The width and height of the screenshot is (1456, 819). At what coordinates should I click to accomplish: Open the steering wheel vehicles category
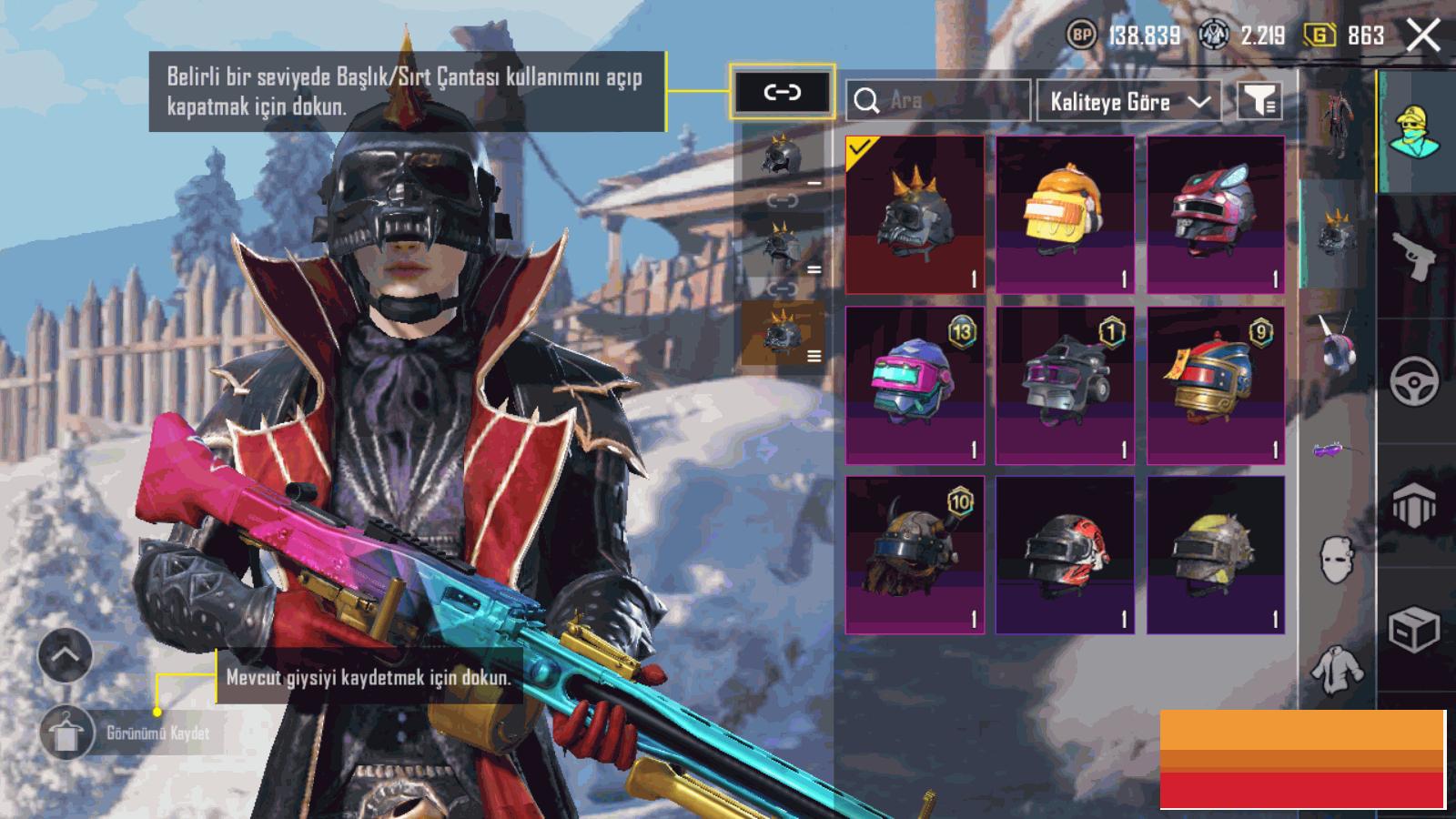click(1415, 380)
